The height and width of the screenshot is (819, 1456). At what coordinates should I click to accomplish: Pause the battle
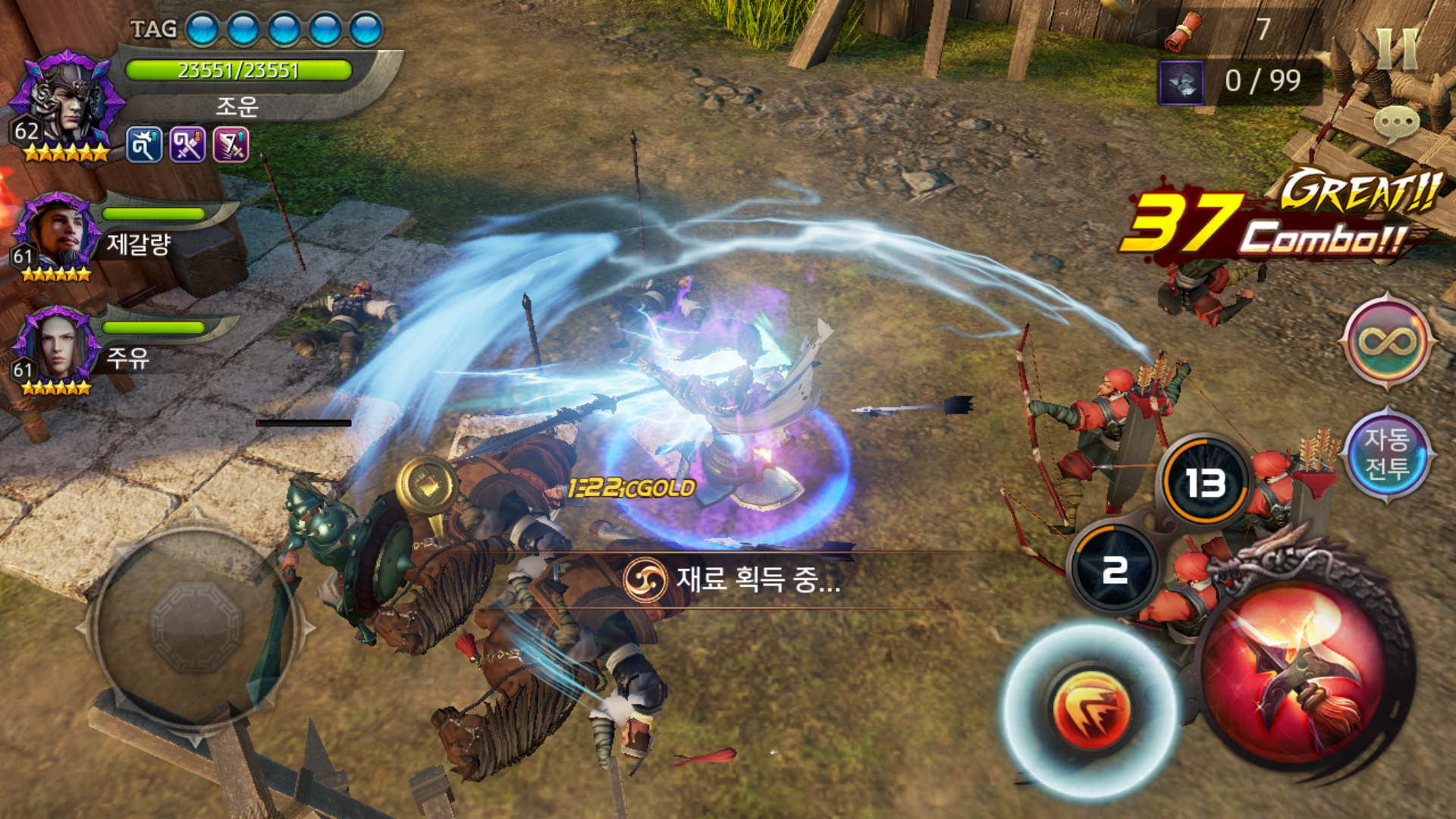click(x=1397, y=50)
